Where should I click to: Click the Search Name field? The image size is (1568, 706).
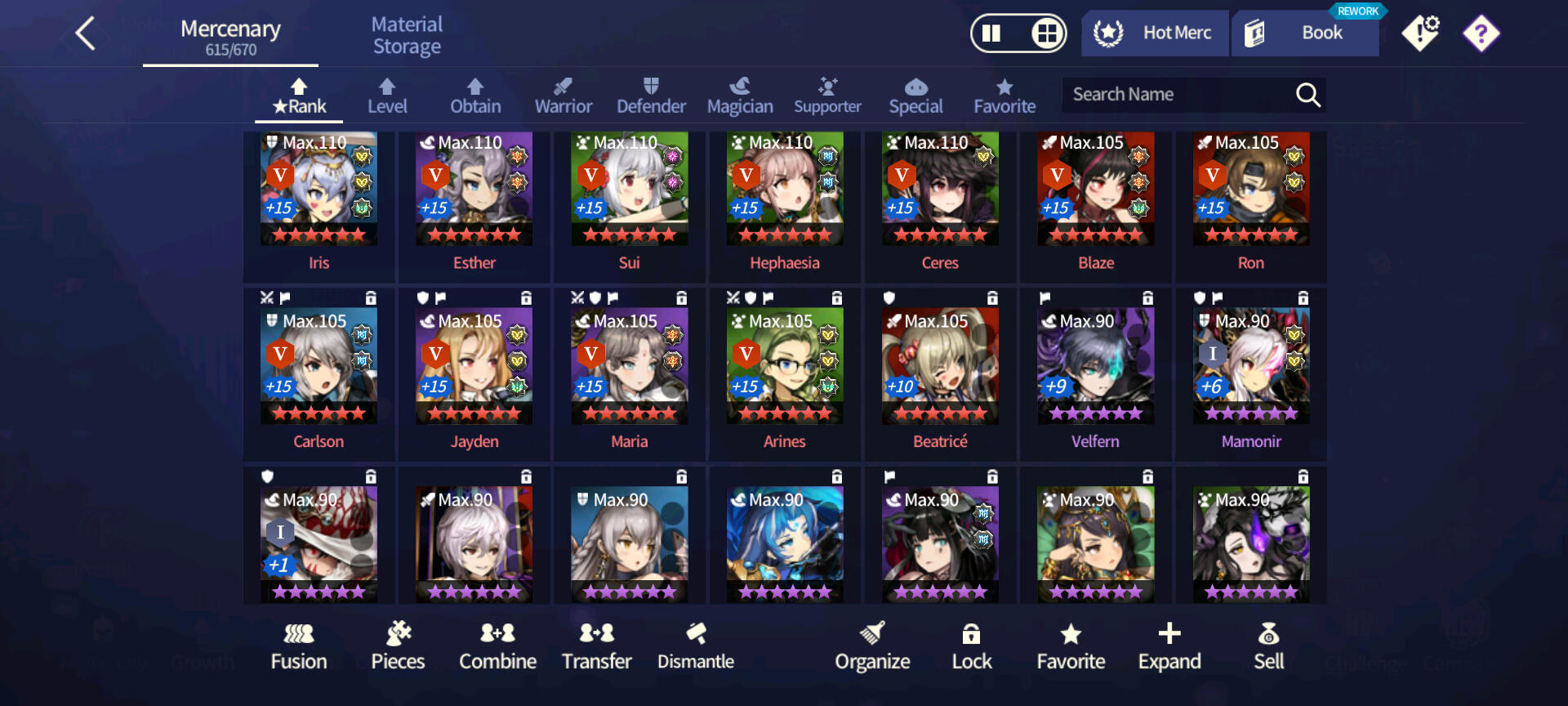(x=1176, y=95)
